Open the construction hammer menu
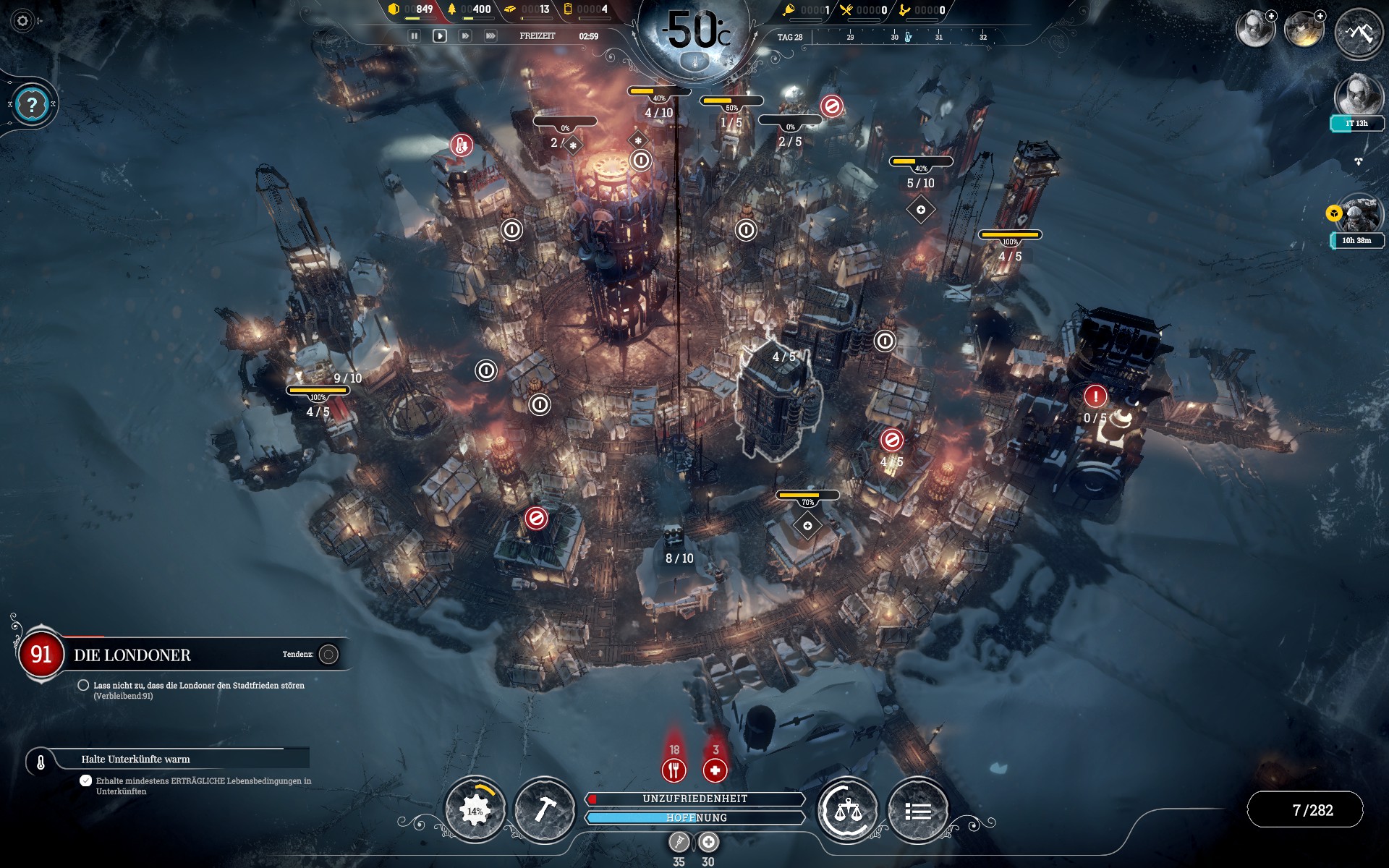The height and width of the screenshot is (868, 1389). pos(544,810)
